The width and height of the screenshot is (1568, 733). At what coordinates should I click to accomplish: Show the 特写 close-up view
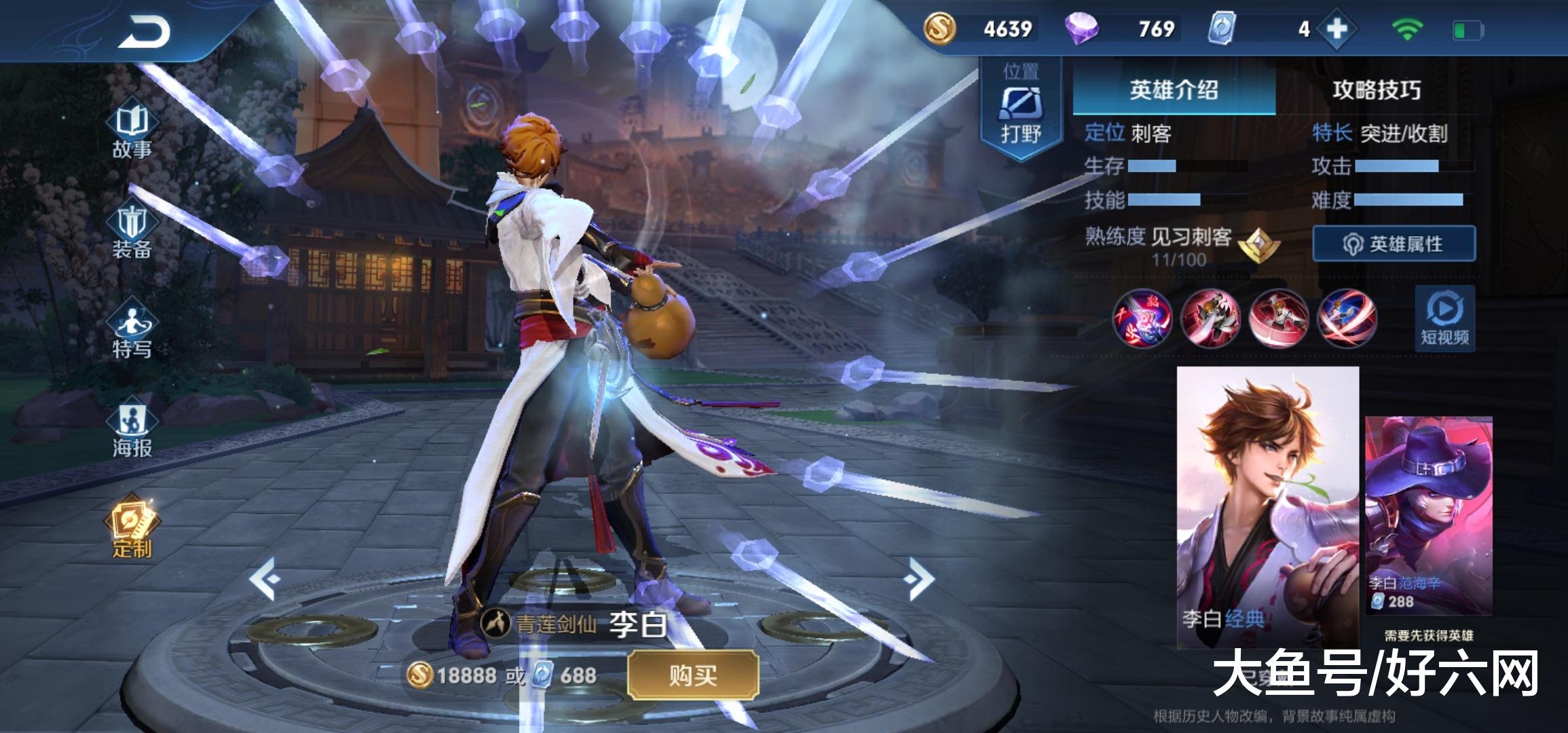(132, 333)
